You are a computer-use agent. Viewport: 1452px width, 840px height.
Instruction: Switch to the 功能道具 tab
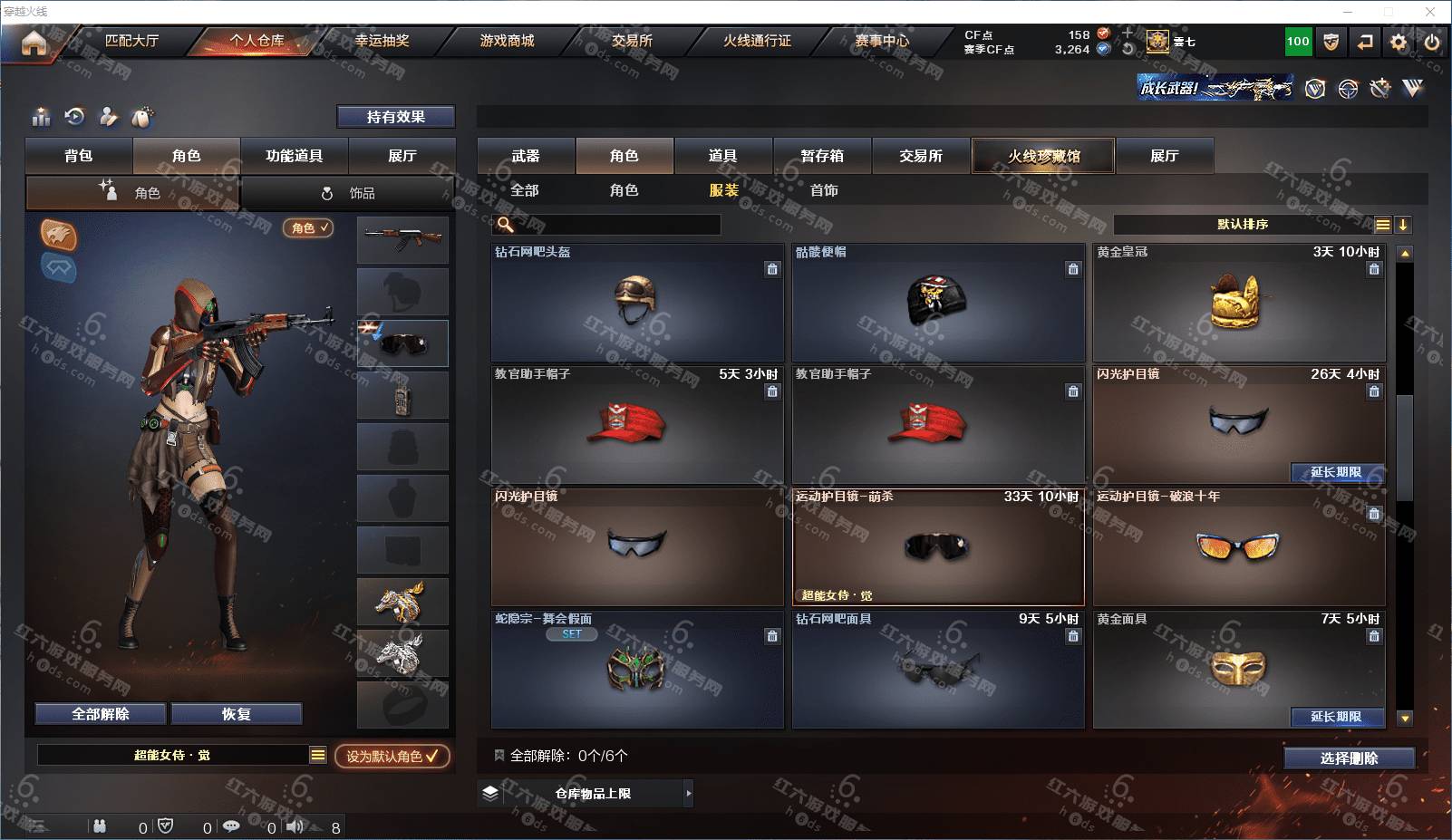(x=294, y=156)
